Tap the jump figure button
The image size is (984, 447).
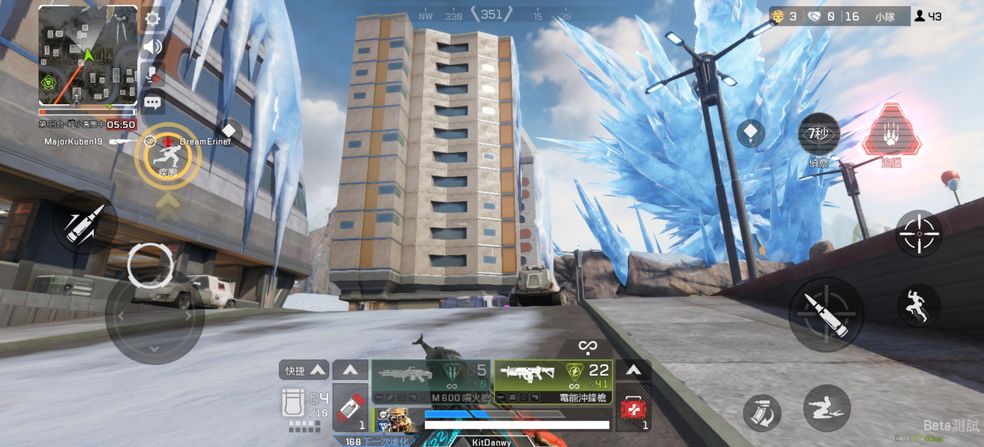pyautogui.click(x=917, y=305)
